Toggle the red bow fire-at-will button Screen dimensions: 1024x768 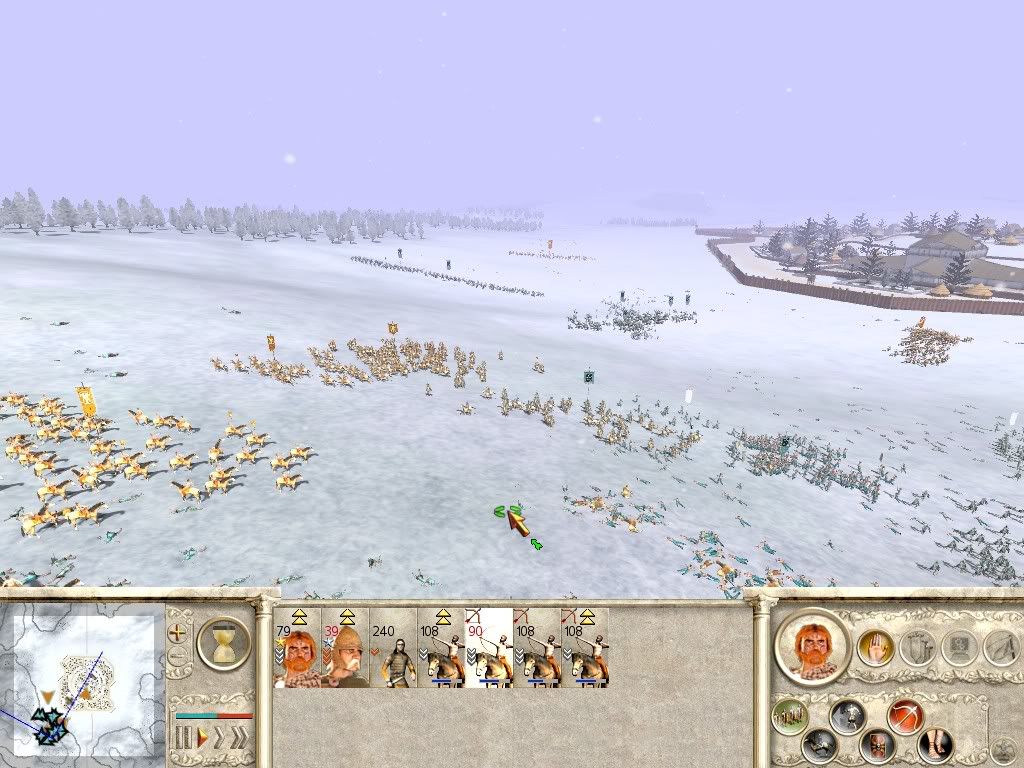point(905,716)
